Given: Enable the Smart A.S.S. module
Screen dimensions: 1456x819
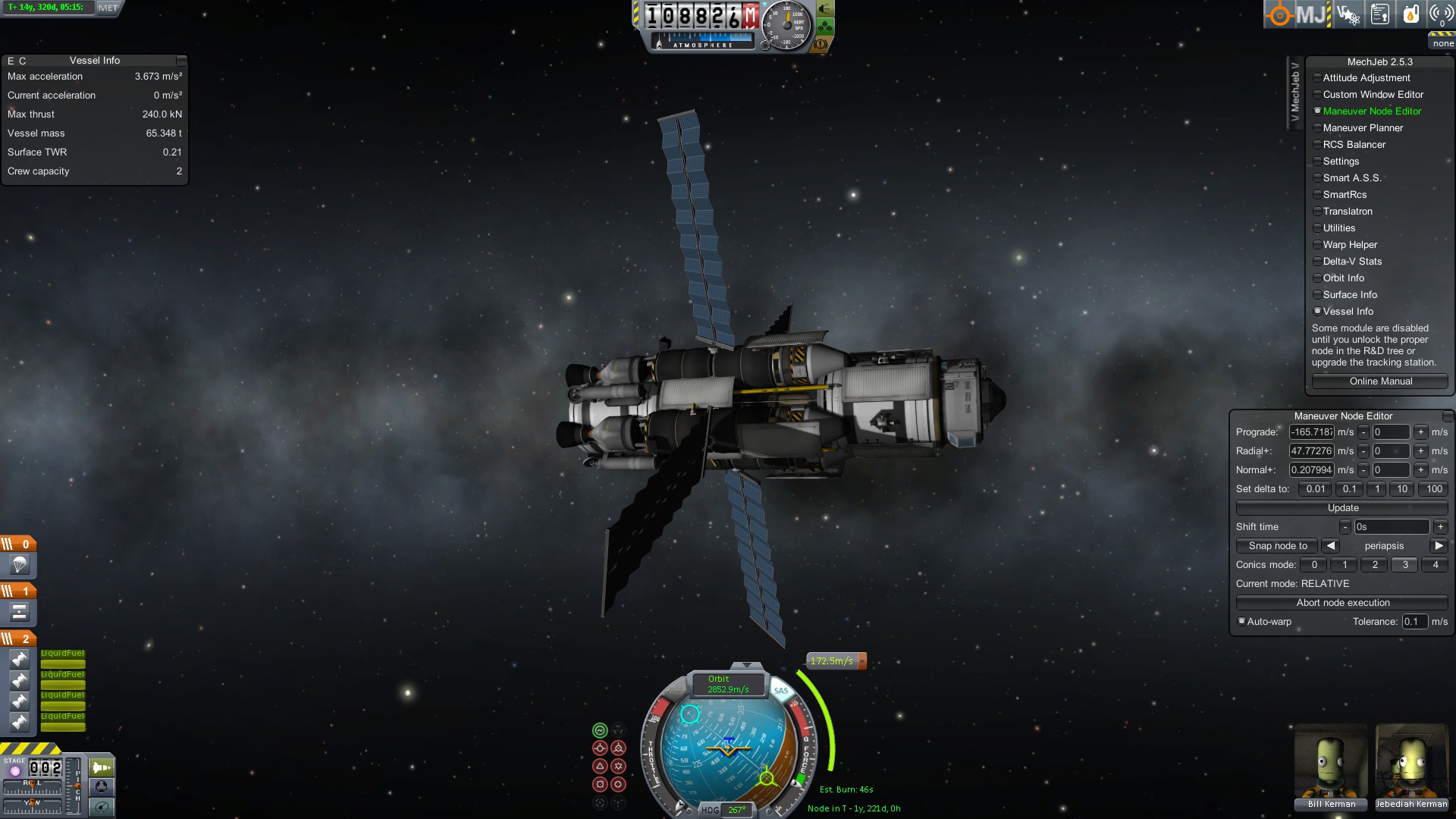Looking at the screenshot, I should (1351, 178).
